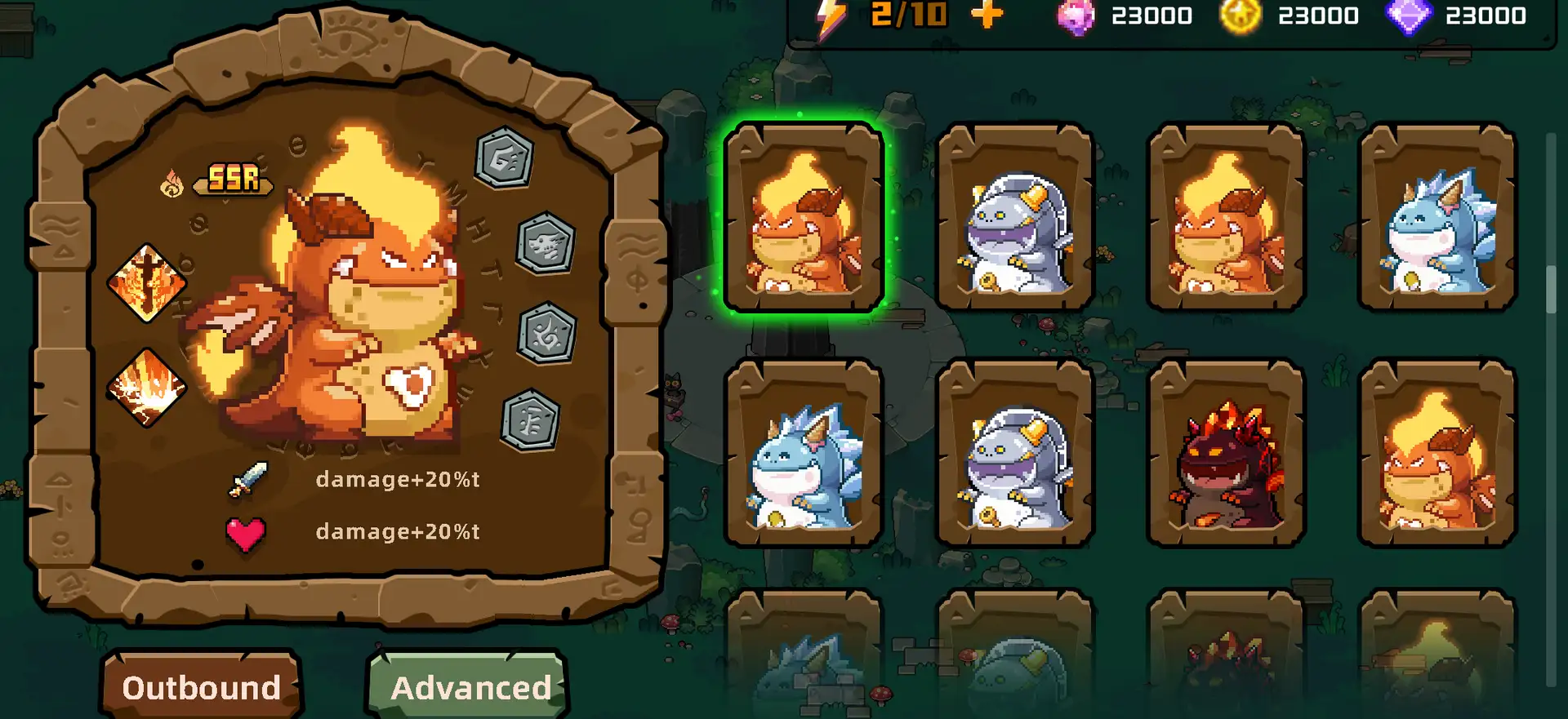Open the Advanced upgrade option
The height and width of the screenshot is (719, 1568).
point(470,686)
